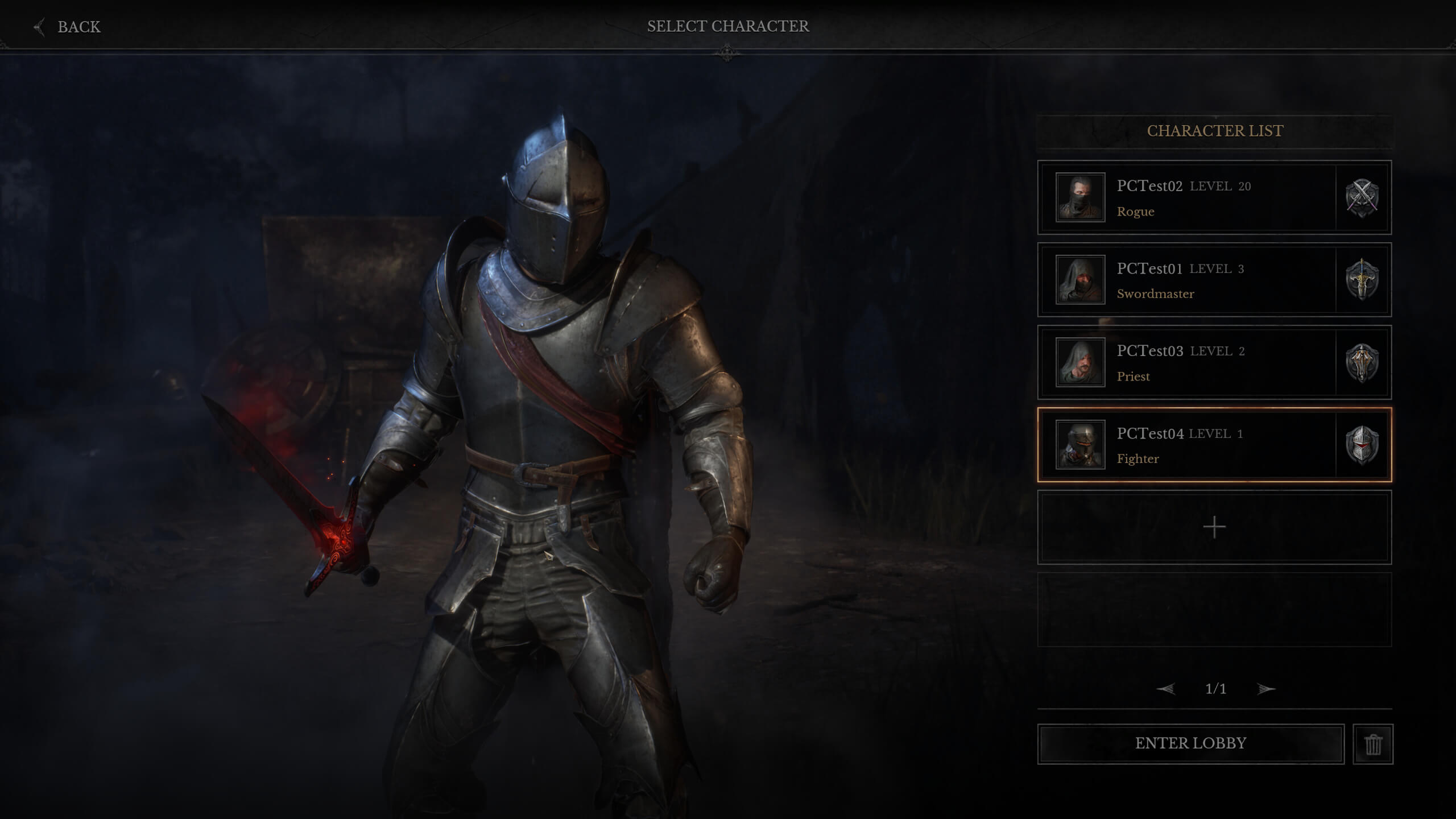
Task: Click the Rogue class crest icon beside PCTest02
Action: [1363, 198]
